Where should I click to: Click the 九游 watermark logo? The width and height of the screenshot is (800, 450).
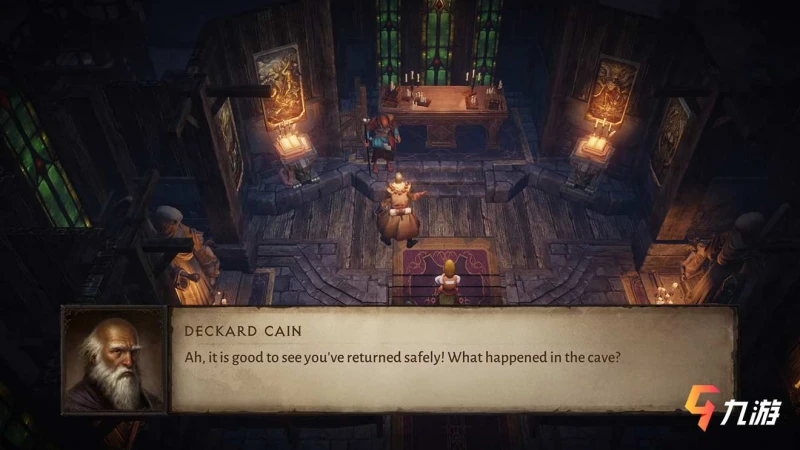click(x=732, y=408)
